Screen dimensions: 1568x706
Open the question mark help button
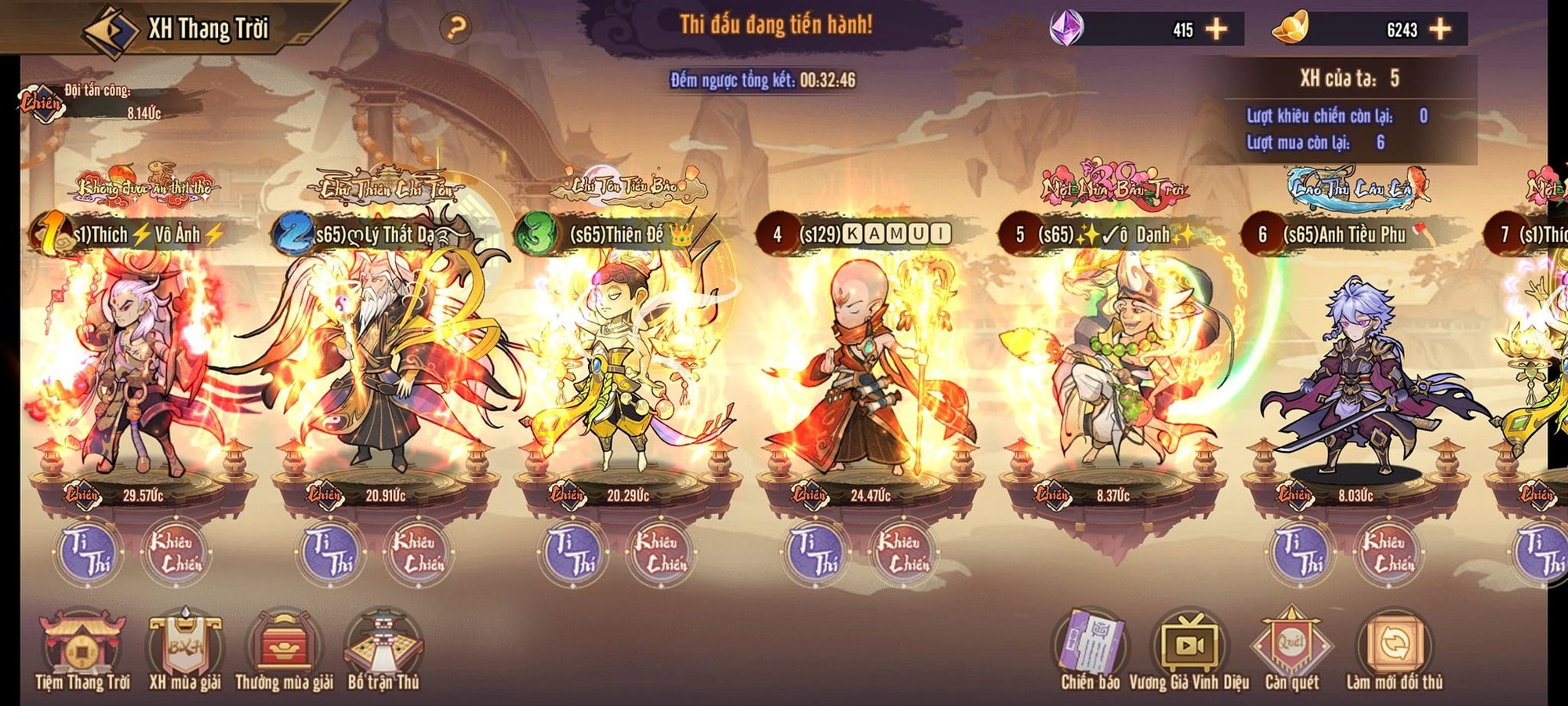click(x=456, y=28)
